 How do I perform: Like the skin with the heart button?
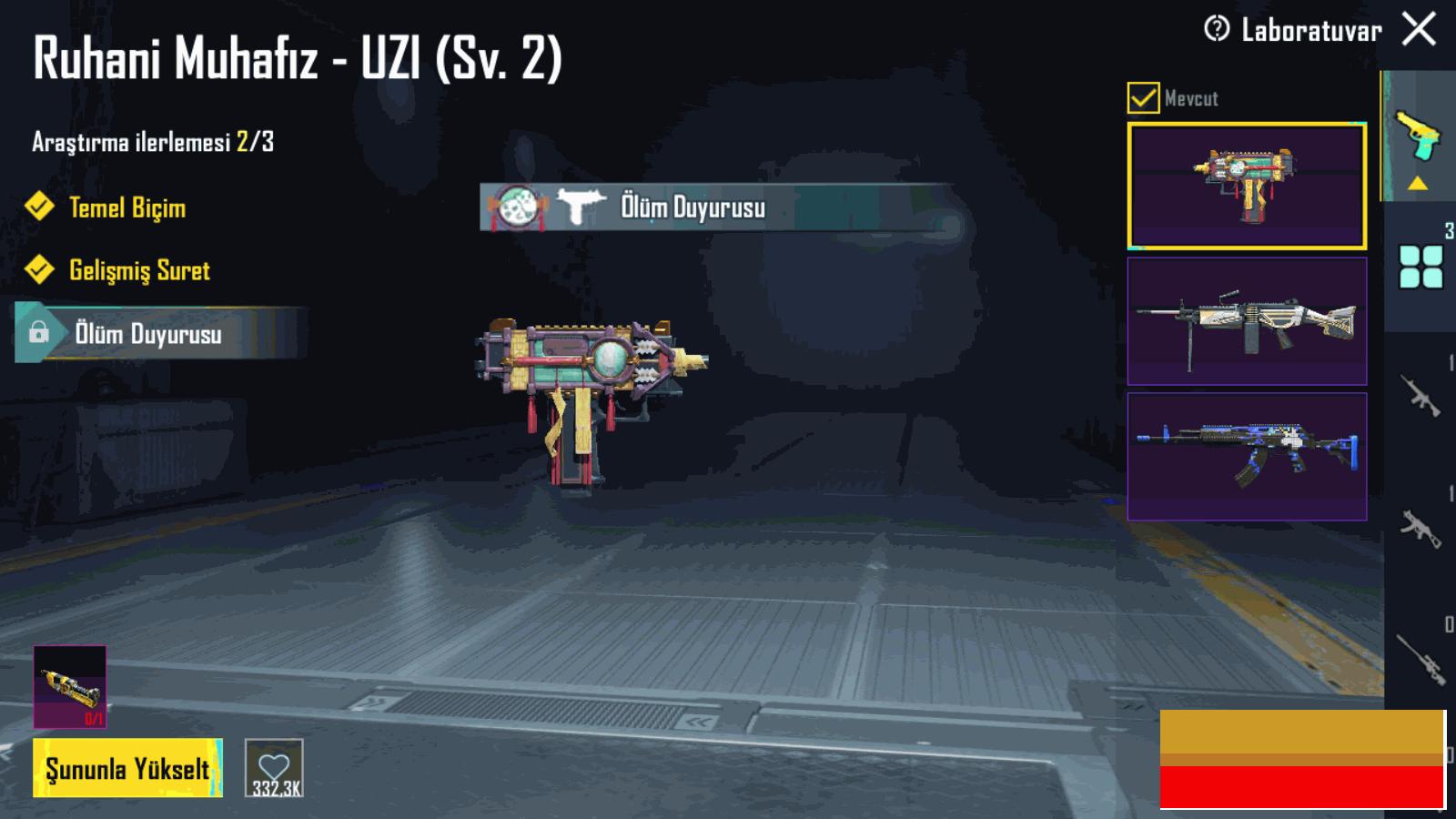point(274,768)
